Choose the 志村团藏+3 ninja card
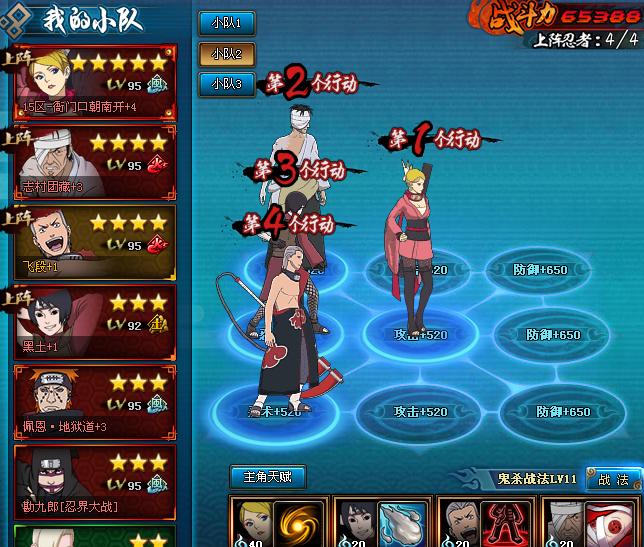The height and width of the screenshot is (547, 644). pyautogui.click(x=96, y=161)
